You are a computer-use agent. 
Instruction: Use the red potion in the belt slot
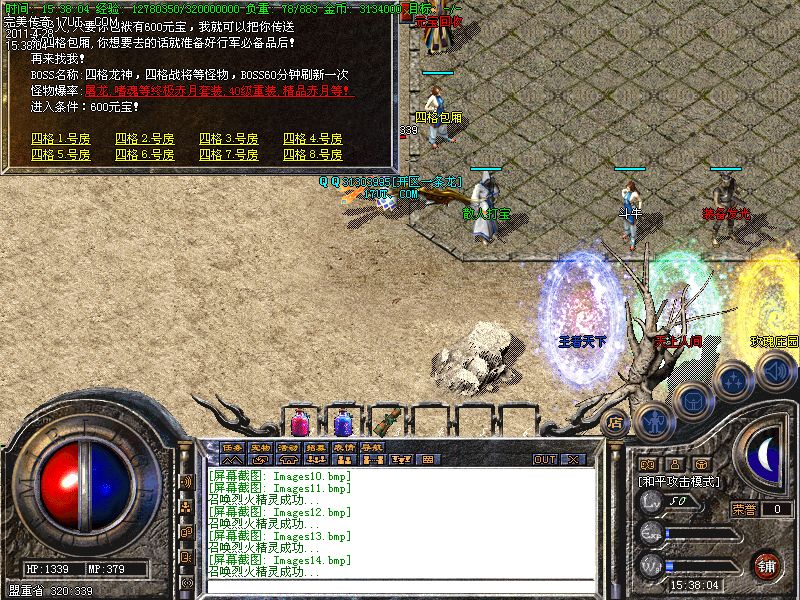coord(301,419)
